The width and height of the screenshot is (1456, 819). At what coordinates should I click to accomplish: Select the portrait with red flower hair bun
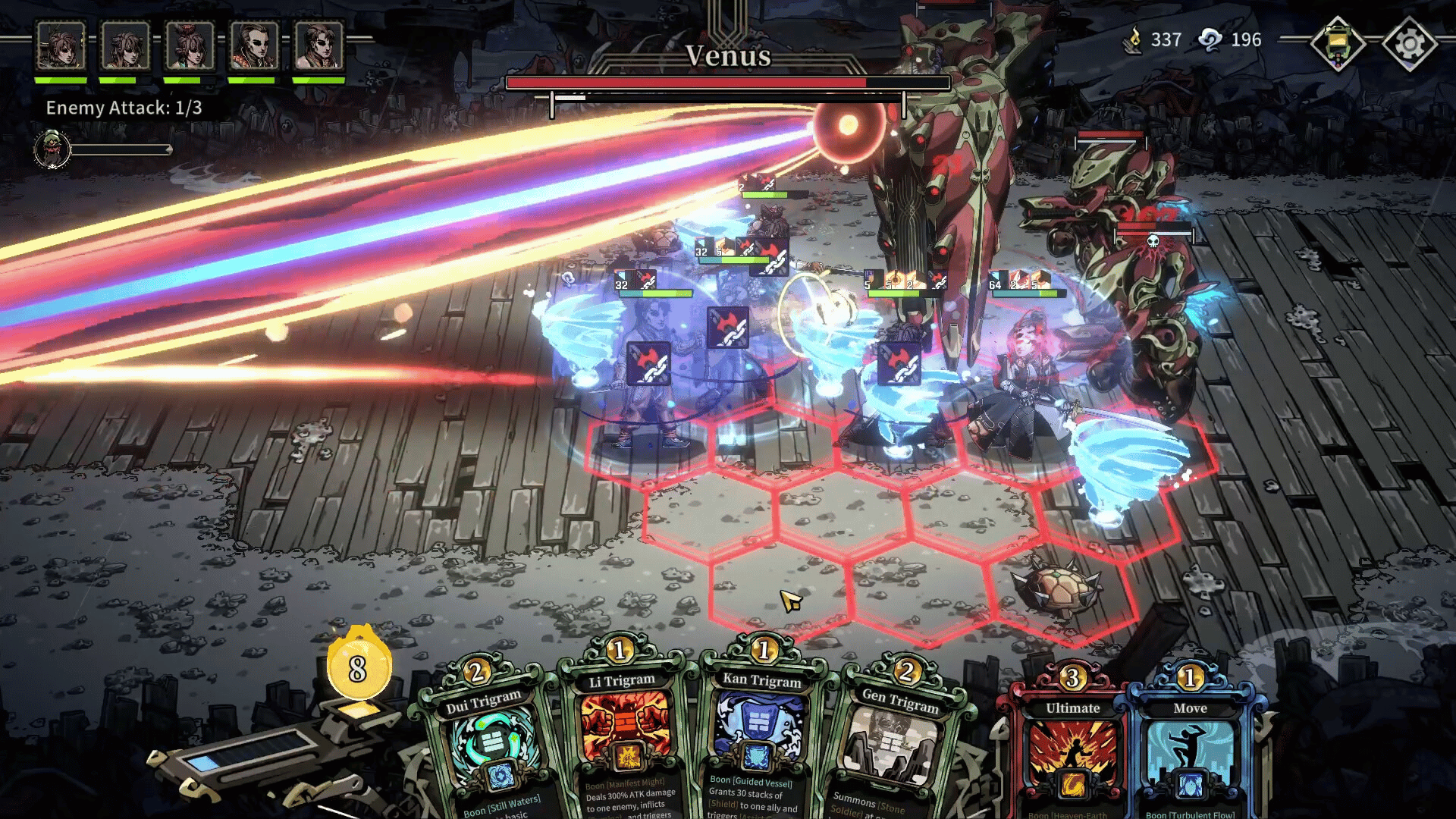coord(190,45)
